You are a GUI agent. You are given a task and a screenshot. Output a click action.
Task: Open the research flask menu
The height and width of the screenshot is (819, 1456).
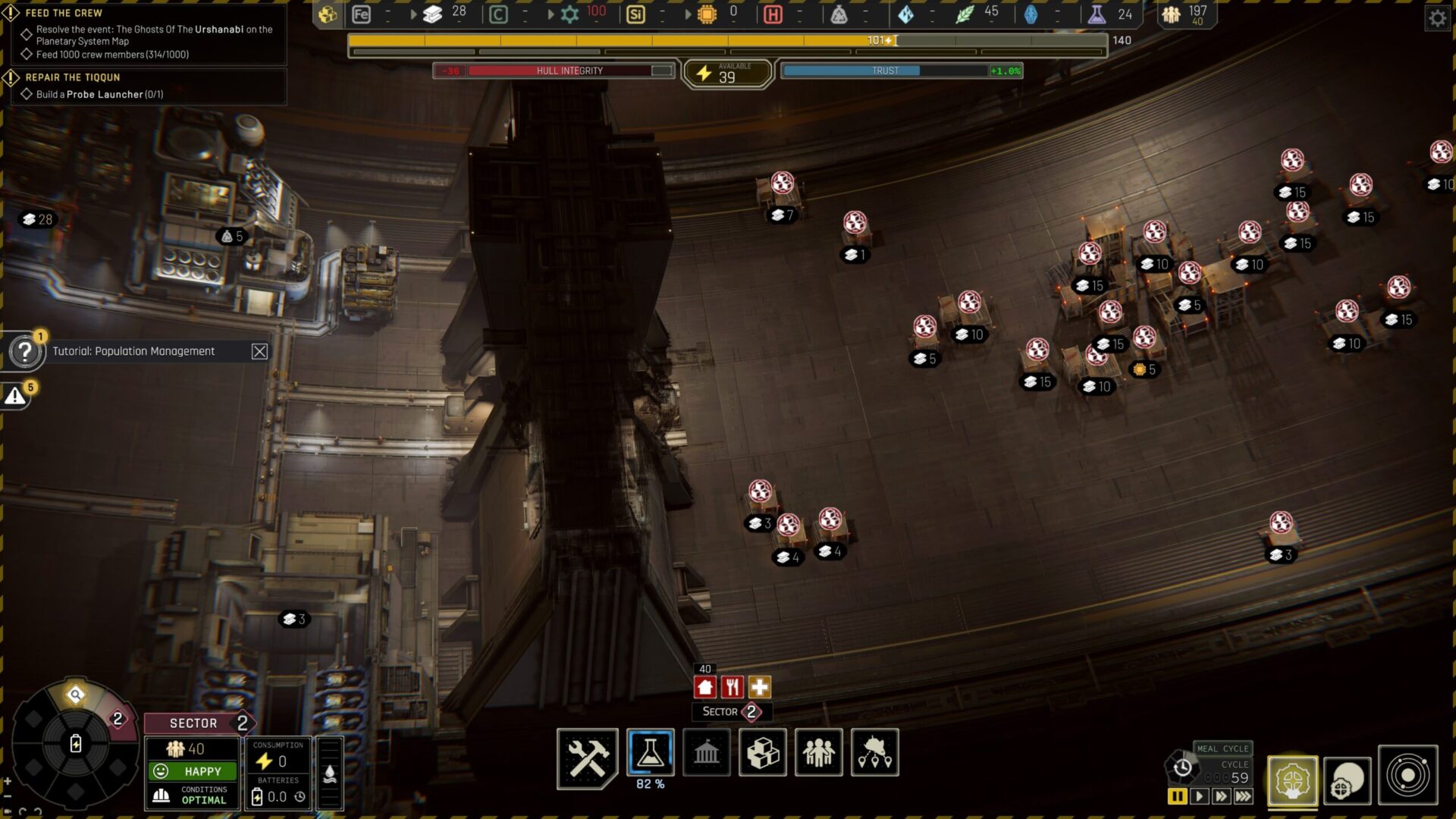[650, 753]
